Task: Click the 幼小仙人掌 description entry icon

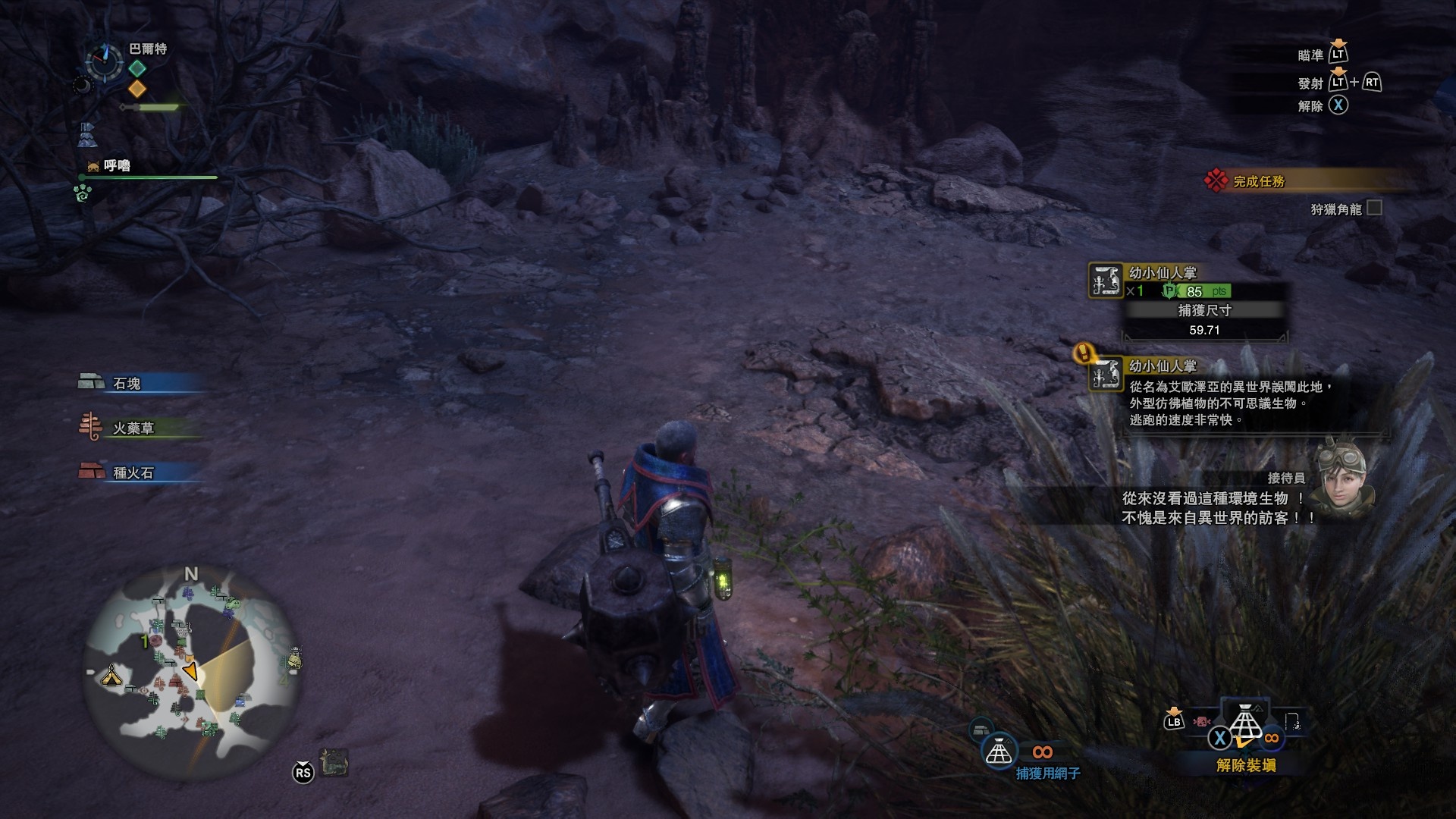Action: [x=1106, y=374]
